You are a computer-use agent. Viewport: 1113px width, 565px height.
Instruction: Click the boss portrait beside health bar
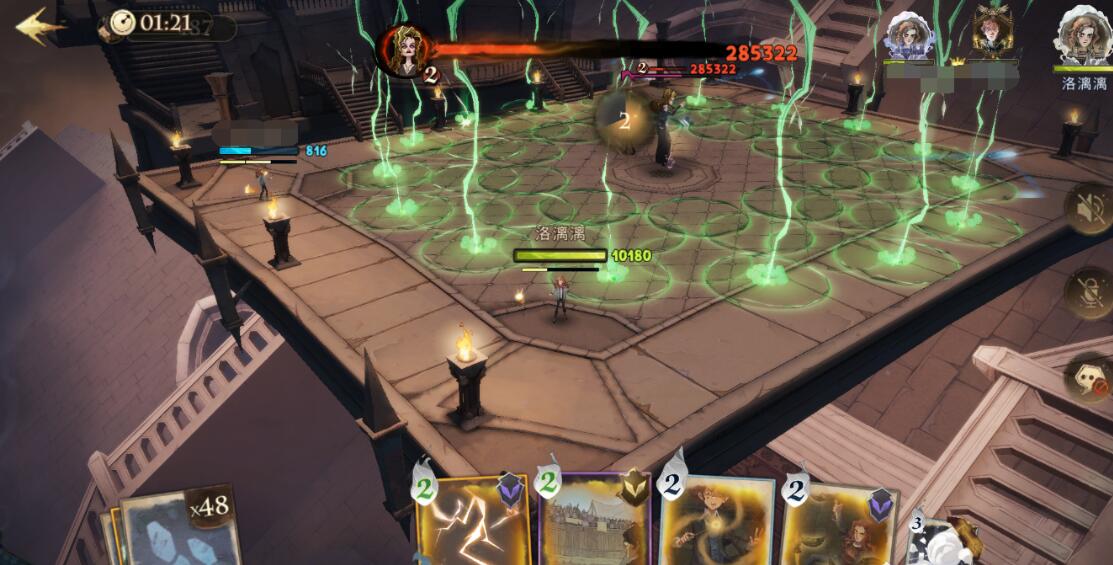pos(404,50)
